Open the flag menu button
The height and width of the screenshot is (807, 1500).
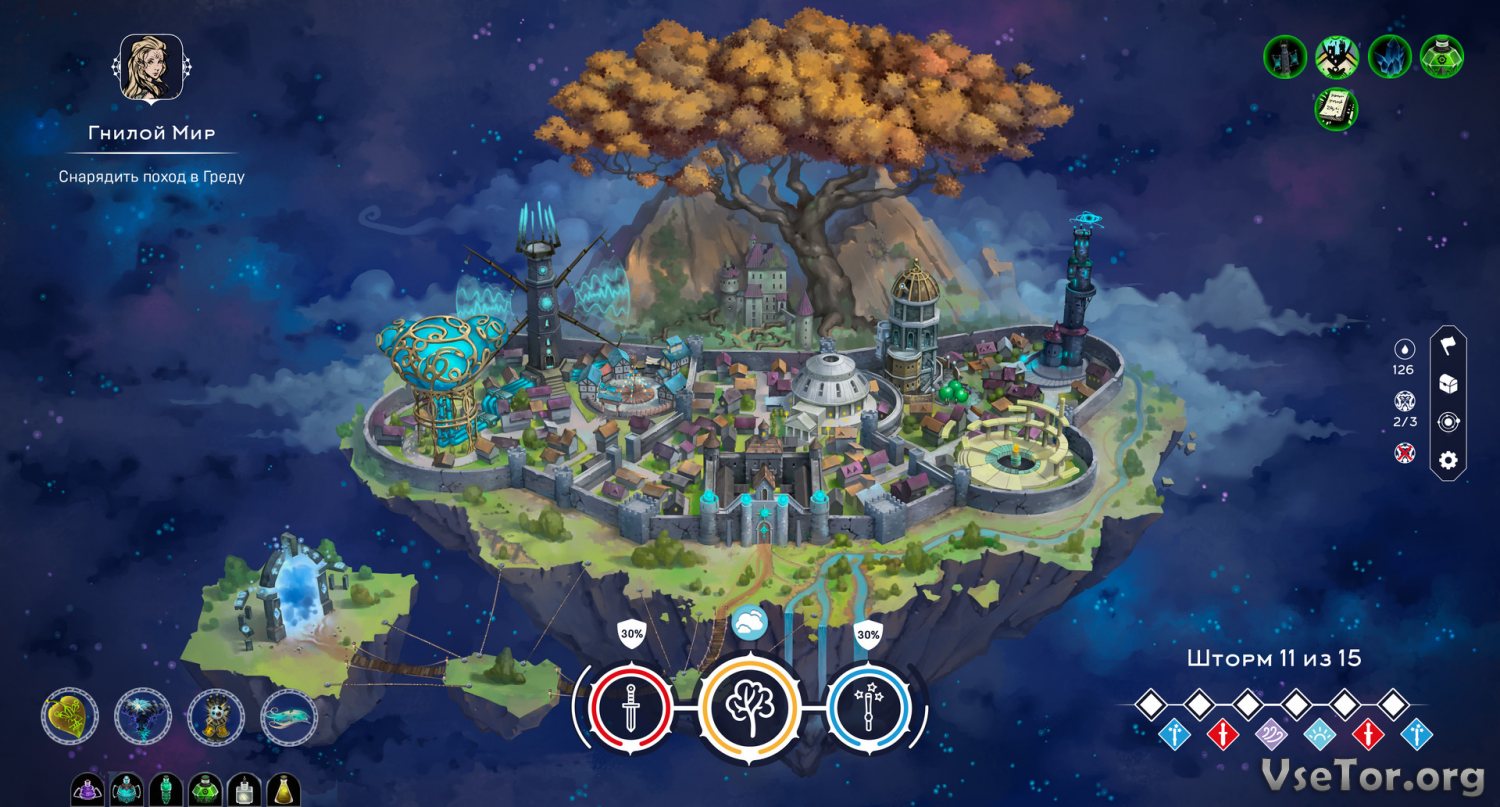(1448, 346)
